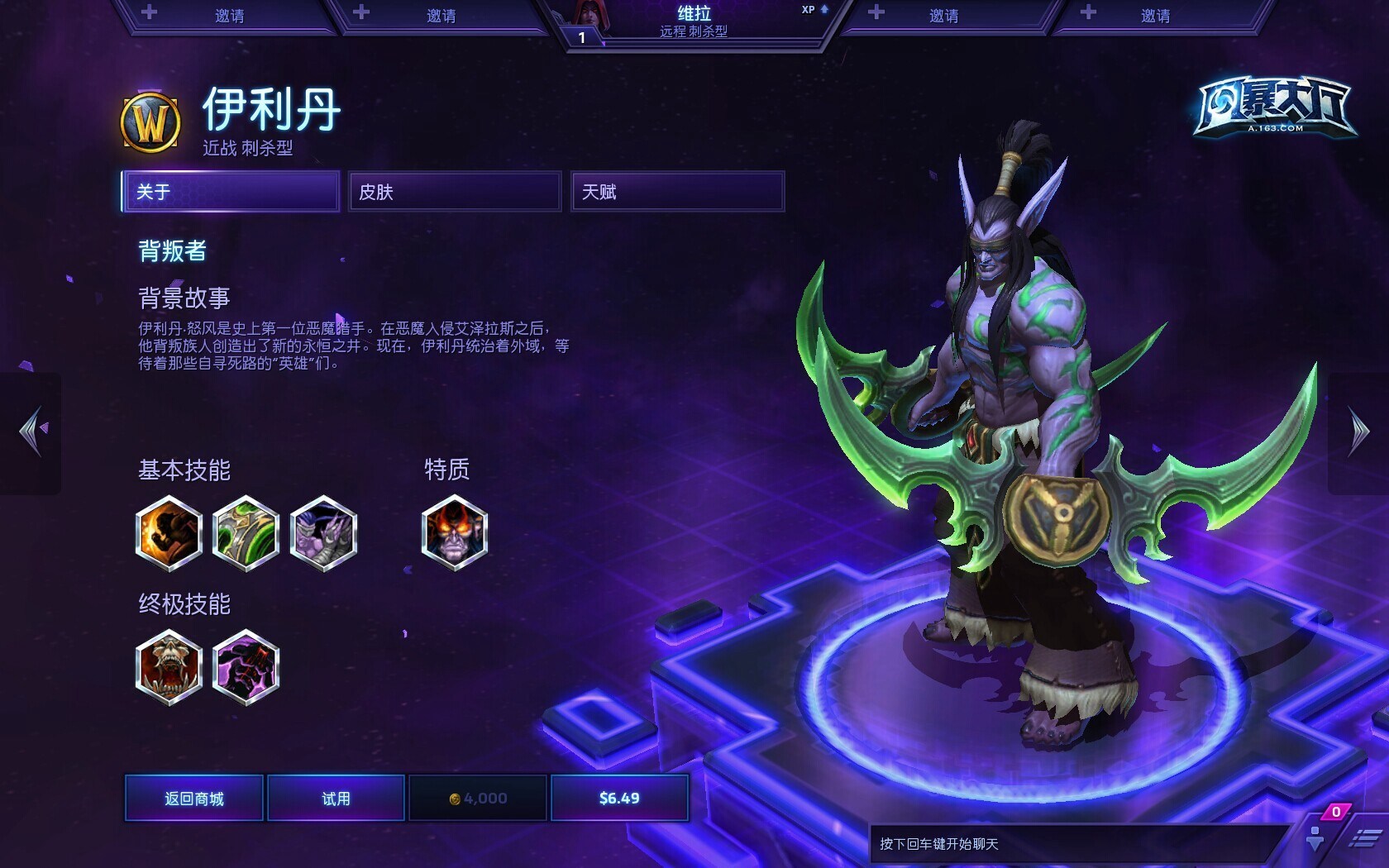The height and width of the screenshot is (868, 1389).
Task: View the fiery dive basic ability icon
Action: coord(169,533)
